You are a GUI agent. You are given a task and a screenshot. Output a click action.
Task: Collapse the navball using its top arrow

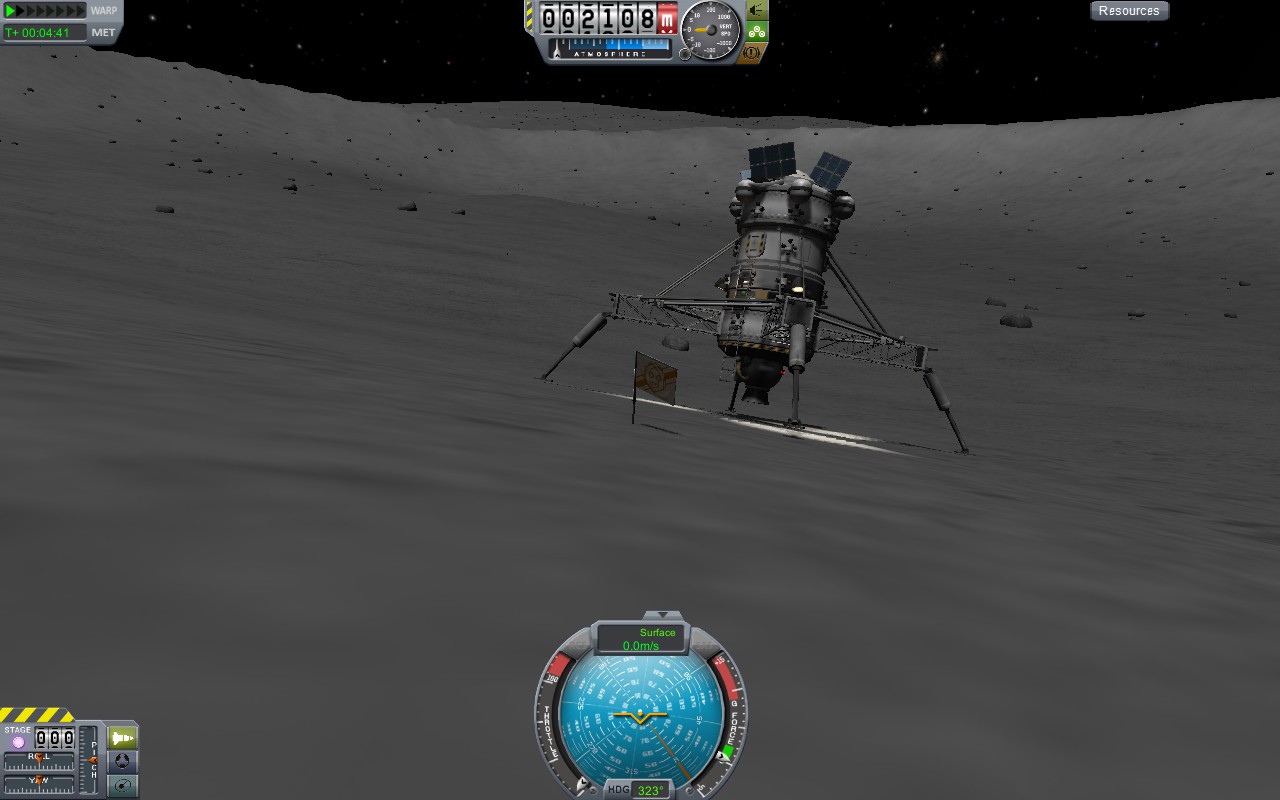coord(662,616)
